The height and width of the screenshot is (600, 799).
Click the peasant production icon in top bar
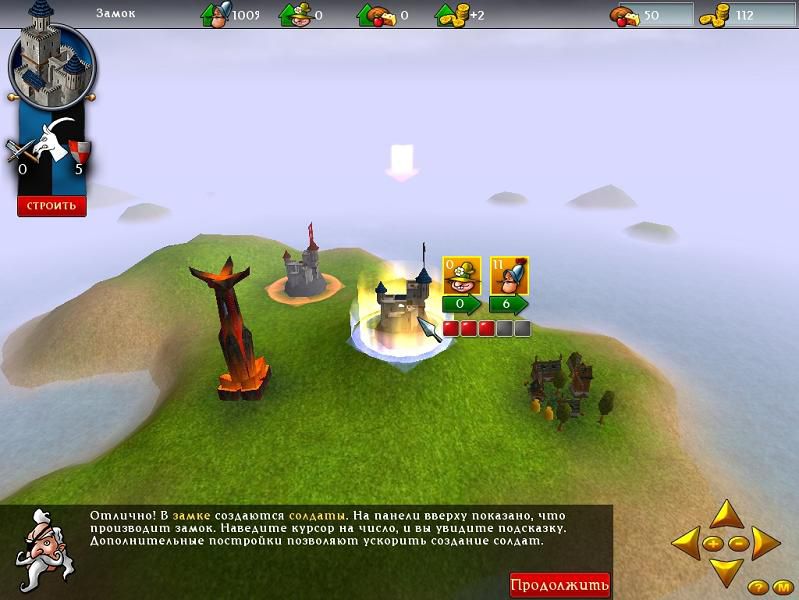tap(294, 15)
